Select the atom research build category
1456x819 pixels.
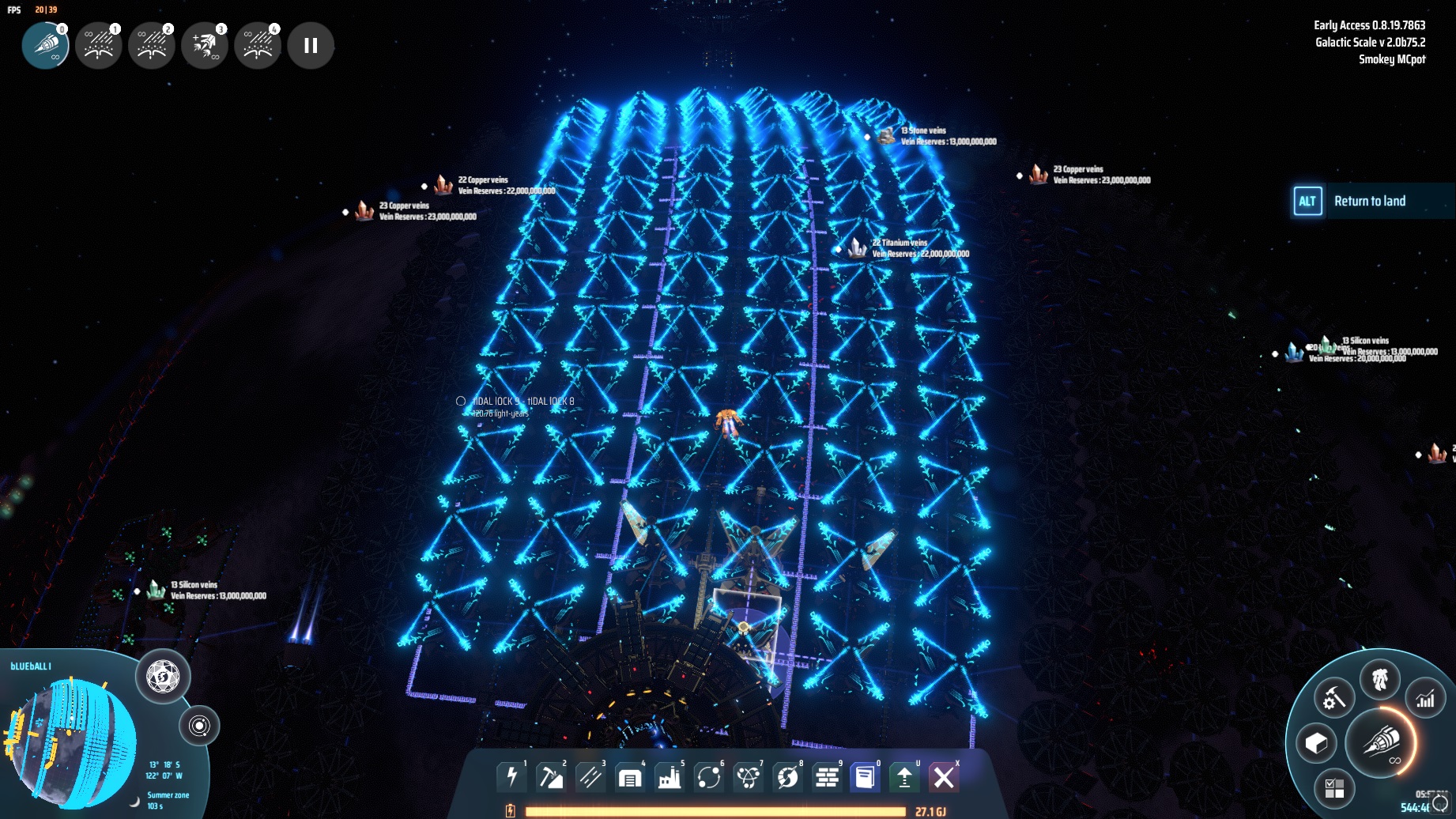click(x=748, y=777)
